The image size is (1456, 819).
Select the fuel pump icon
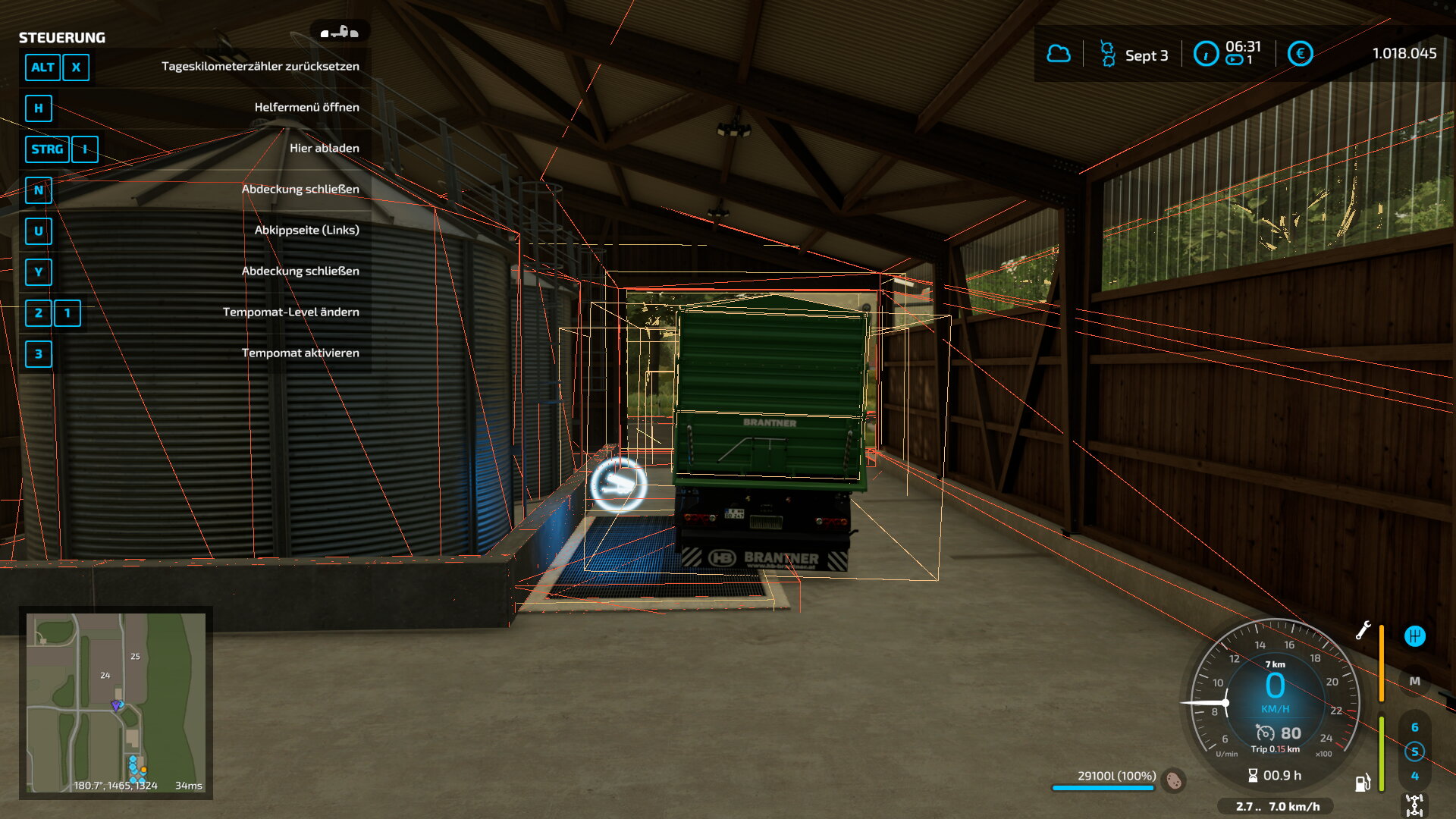click(x=1363, y=783)
